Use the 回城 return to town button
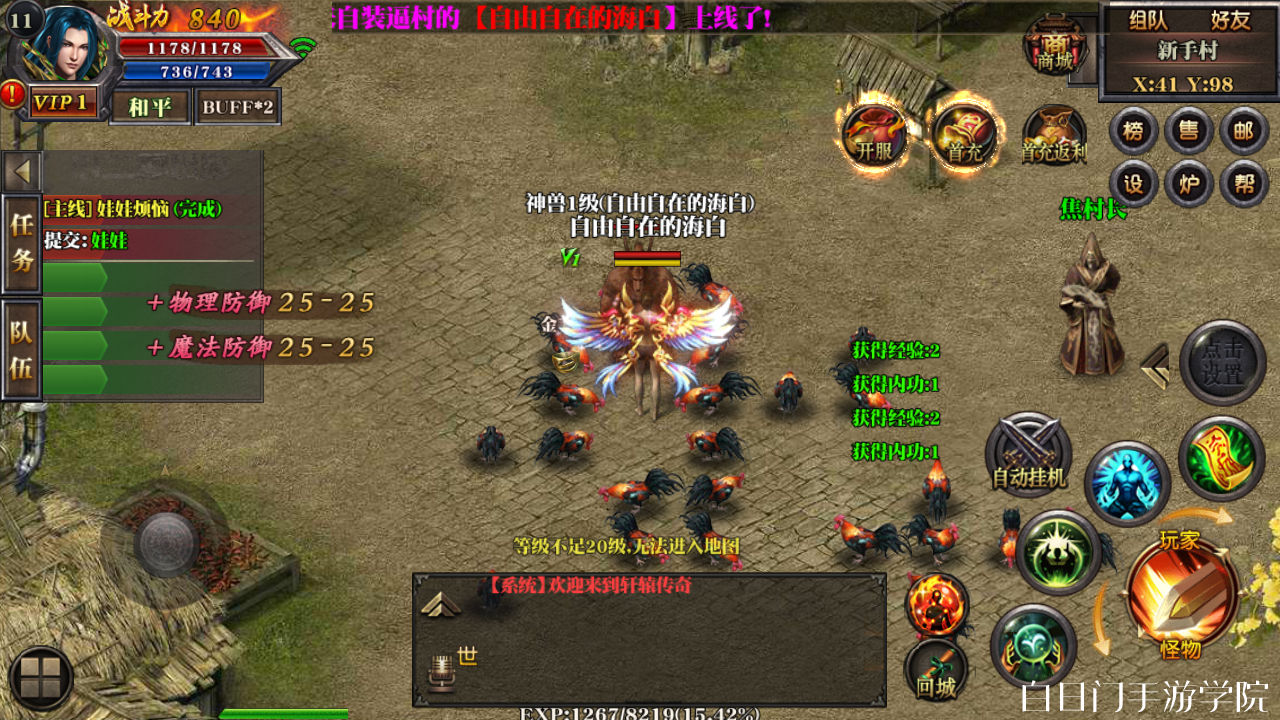 (936, 670)
